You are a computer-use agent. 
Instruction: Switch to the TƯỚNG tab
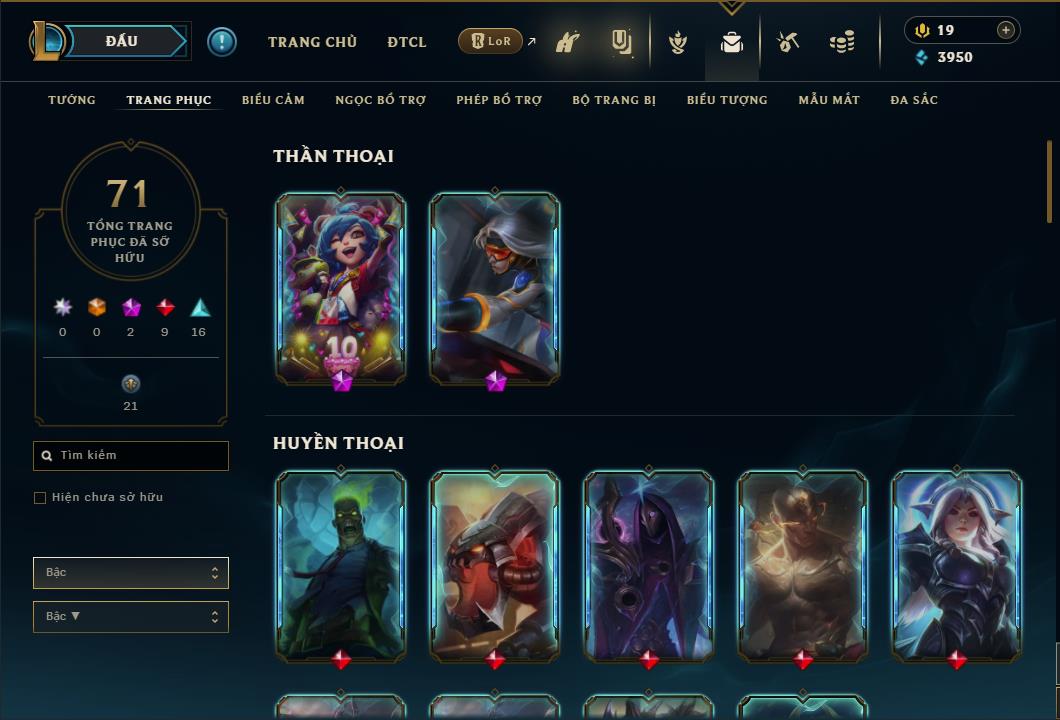point(72,100)
